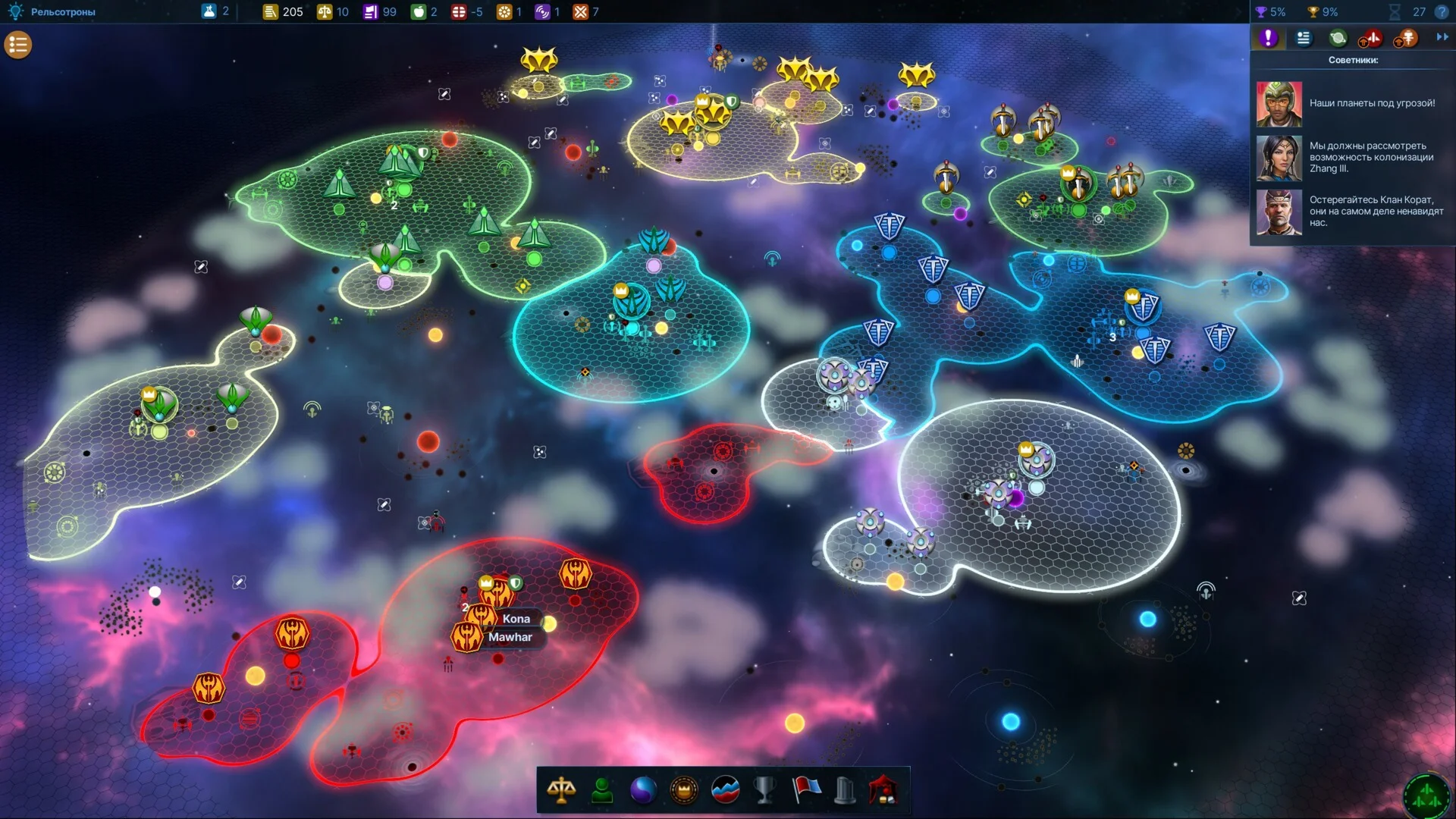Open the golden scales screen
1456x819 pixels.
561,790
